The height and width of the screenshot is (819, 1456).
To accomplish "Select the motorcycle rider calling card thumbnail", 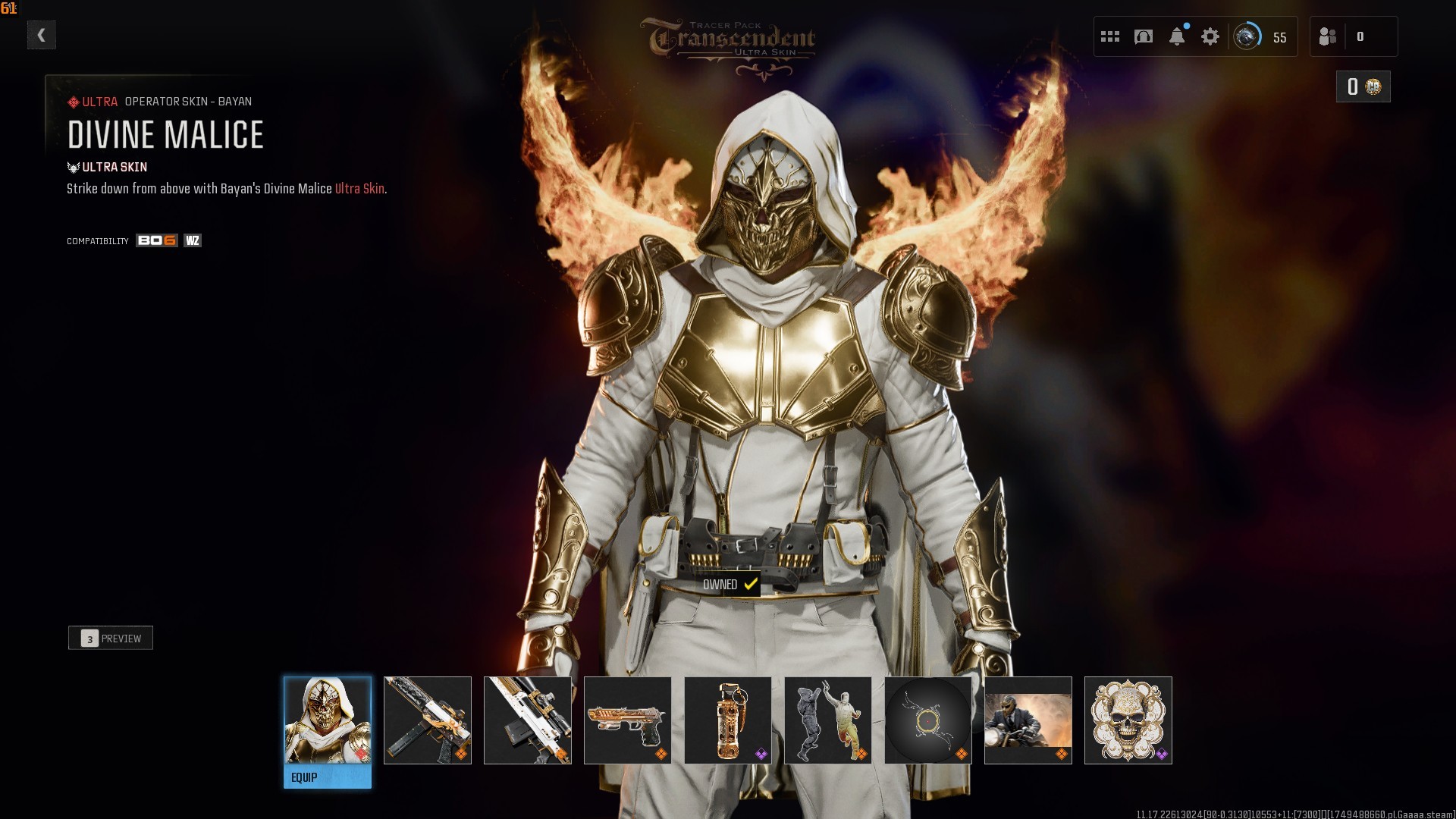I will coord(1028,720).
